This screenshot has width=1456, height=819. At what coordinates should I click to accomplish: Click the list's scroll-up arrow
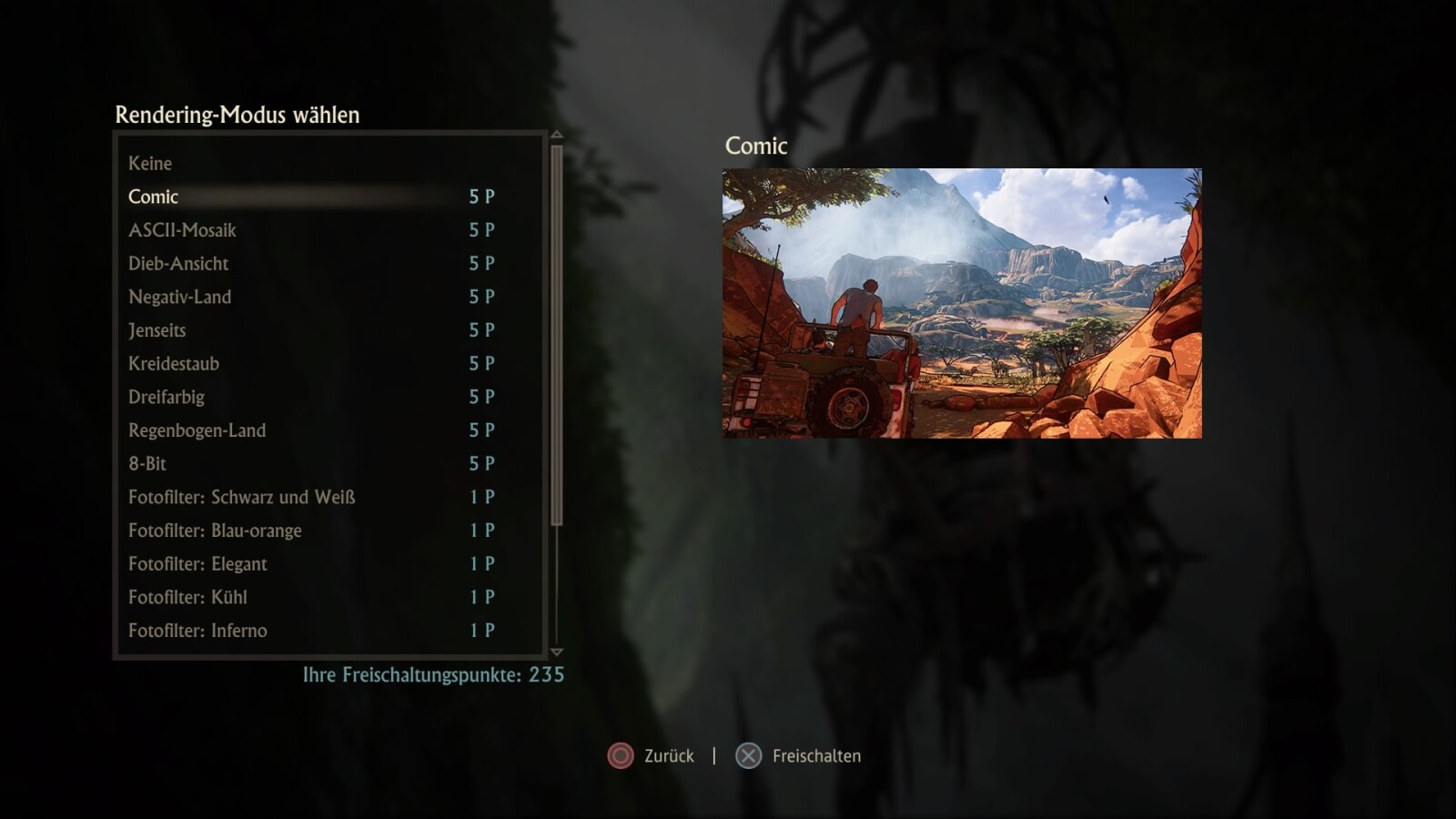pyautogui.click(x=557, y=136)
